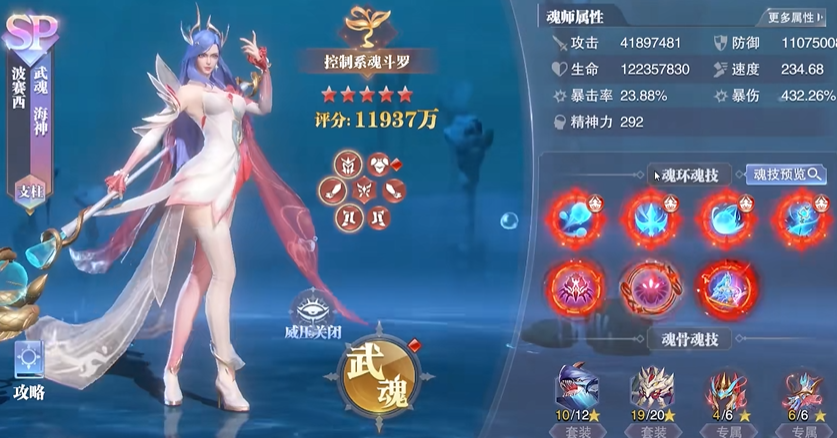This screenshot has width=837, height=438.
Task: Open the shark soul bone set 10/12
Action: coord(579,388)
